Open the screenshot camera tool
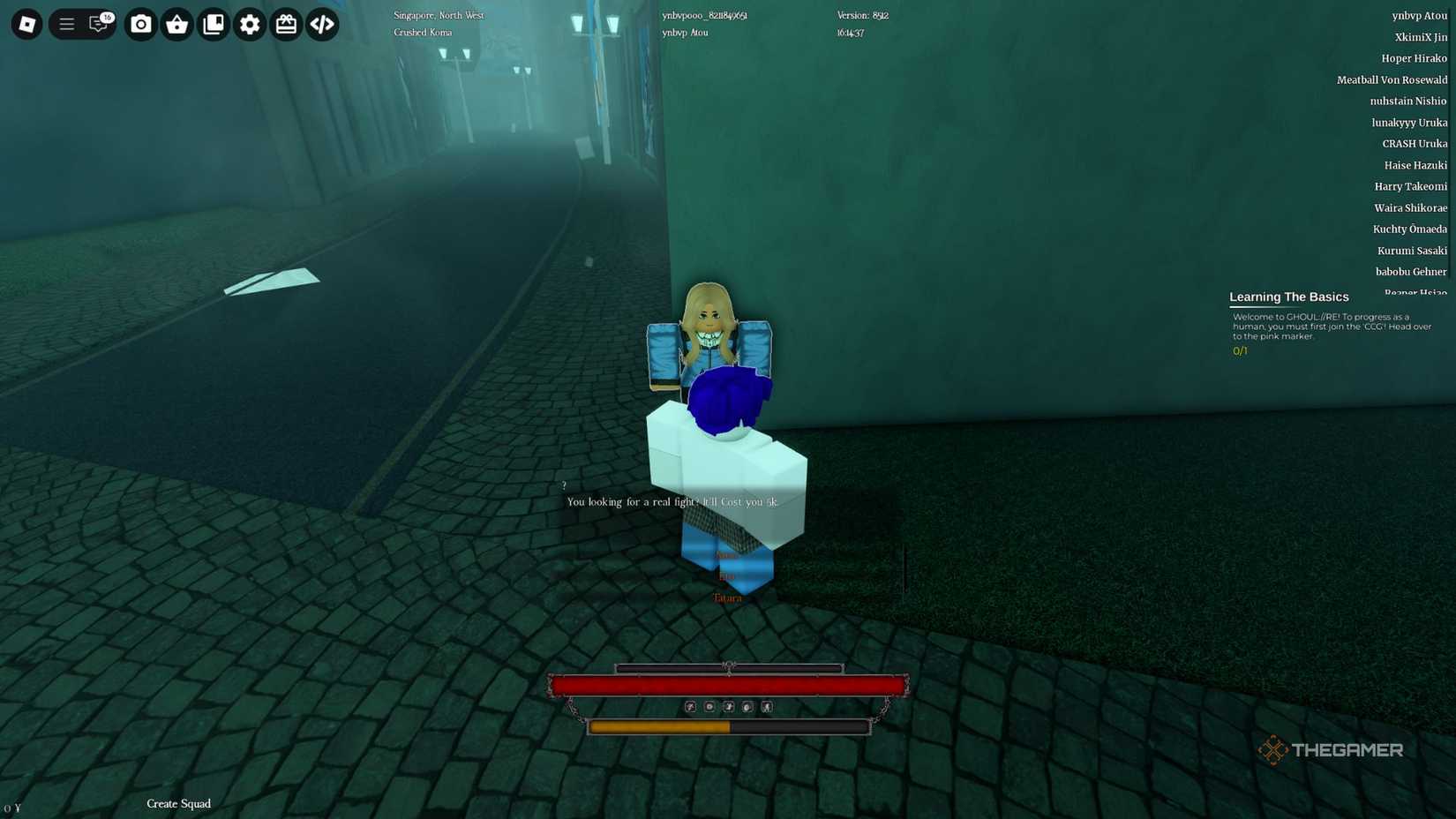Image resolution: width=1456 pixels, height=819 pixels. click(141, 24)
